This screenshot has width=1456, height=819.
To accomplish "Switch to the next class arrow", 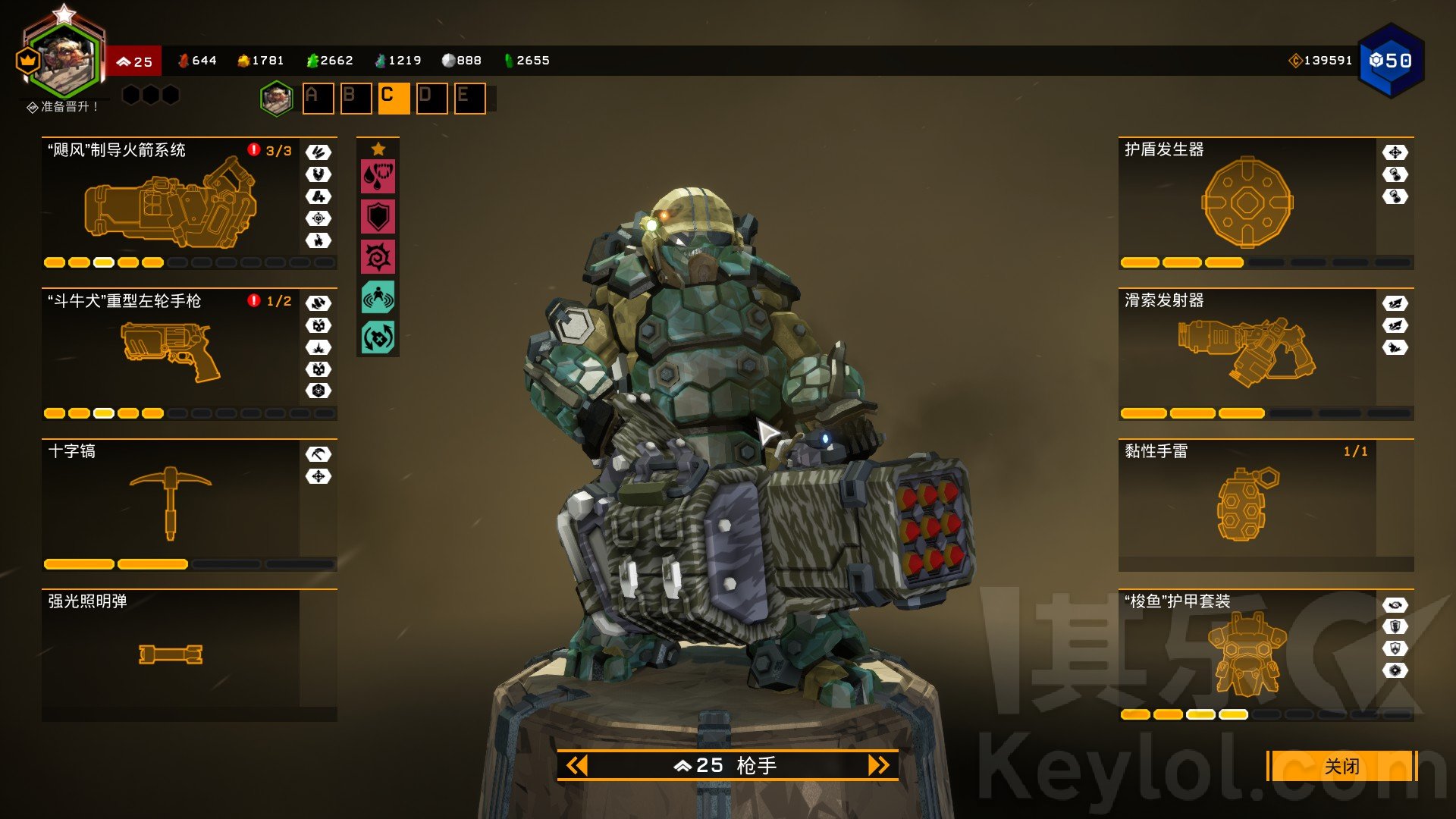I will coord(878,765).
